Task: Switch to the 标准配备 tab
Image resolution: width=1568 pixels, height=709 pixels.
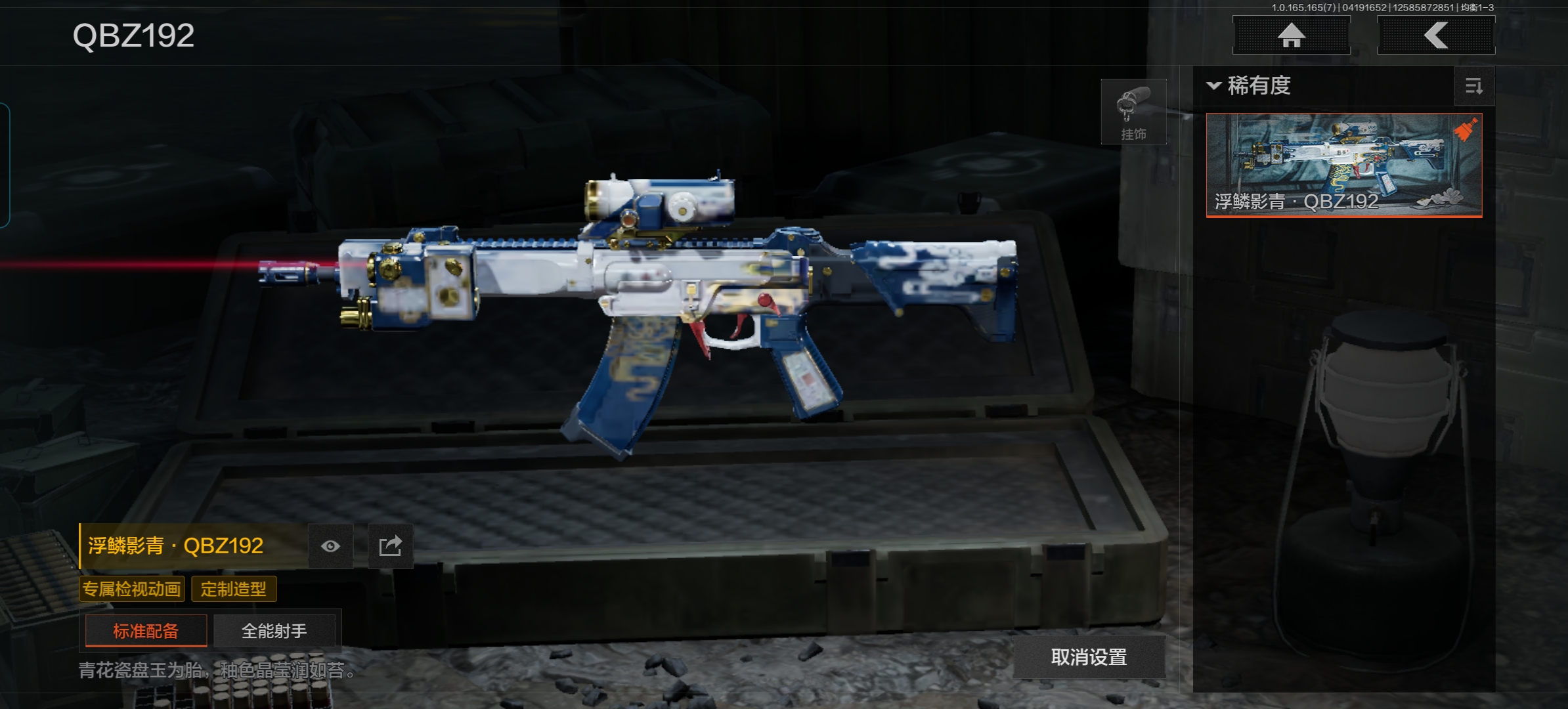Action: tap(146, 631)
